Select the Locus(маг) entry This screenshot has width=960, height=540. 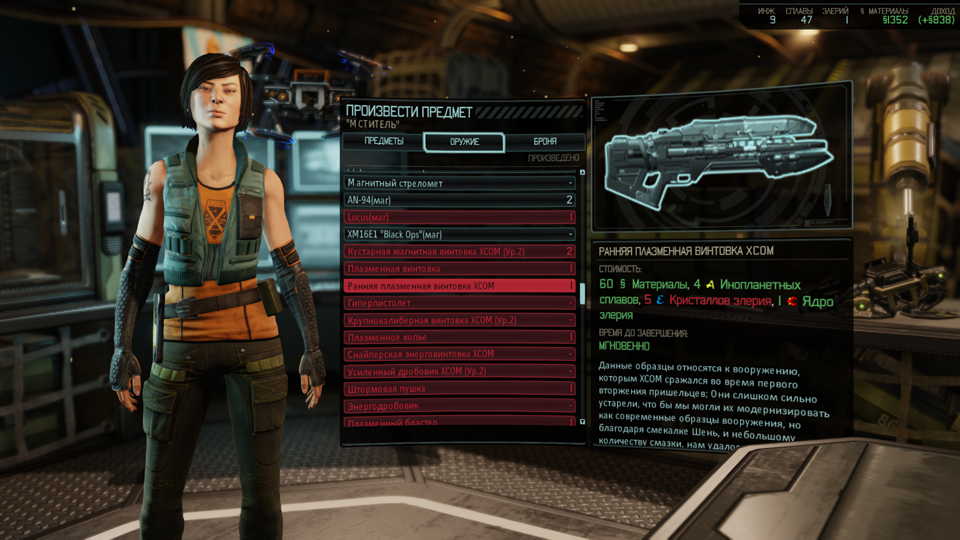[x=460, y=217]
